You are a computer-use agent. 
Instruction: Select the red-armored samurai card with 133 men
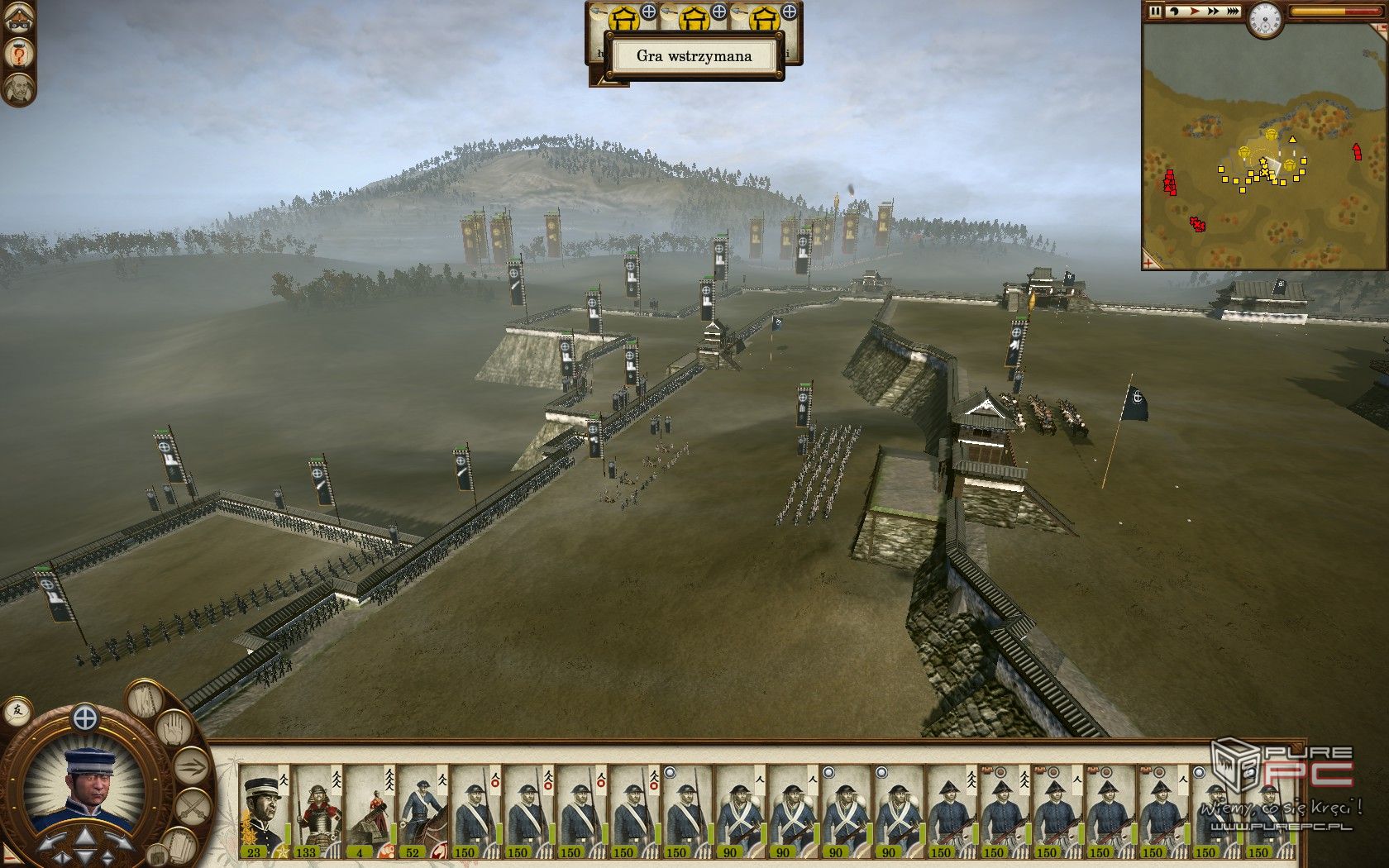(317, 812)
